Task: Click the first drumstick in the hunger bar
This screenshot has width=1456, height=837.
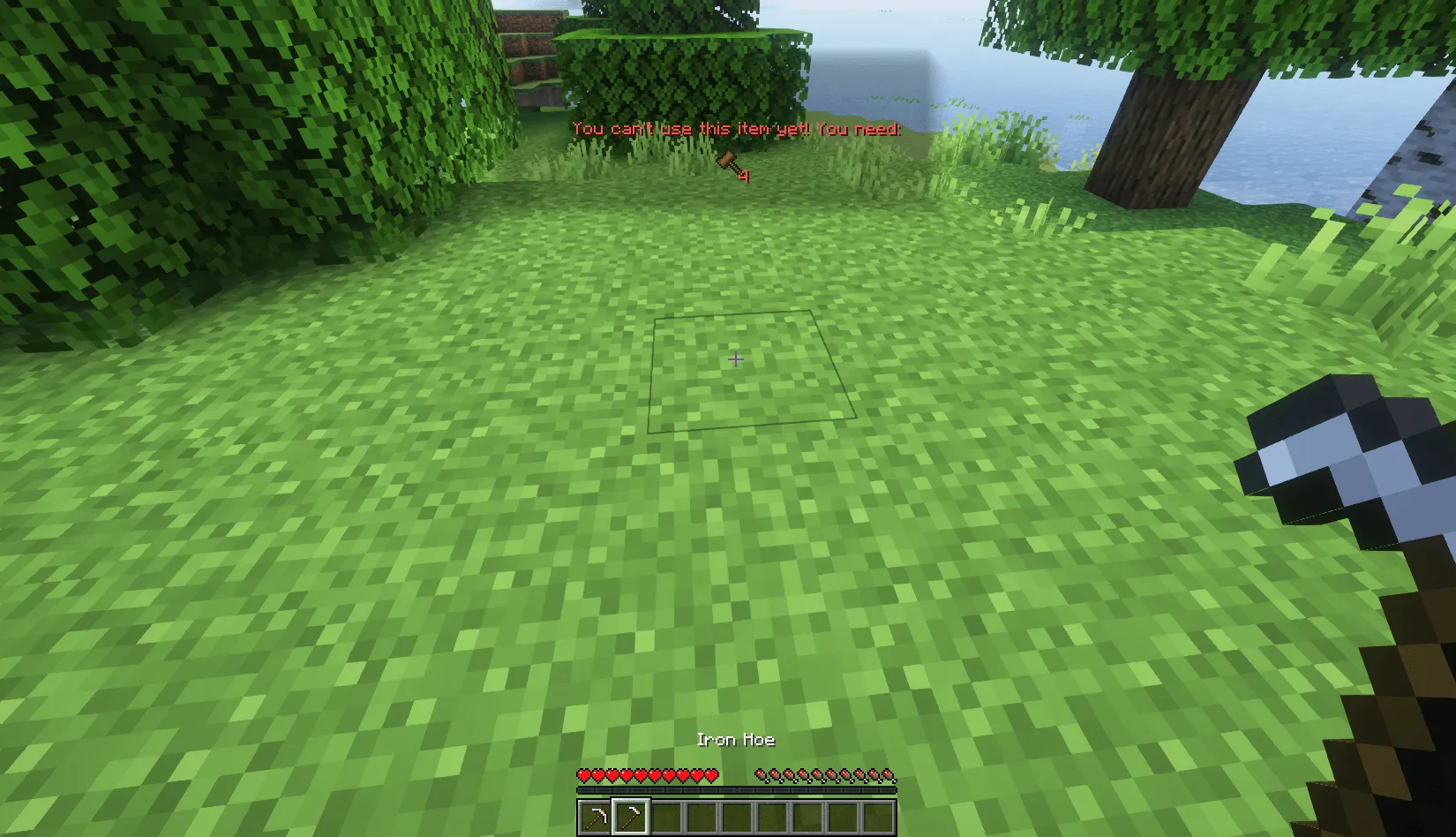Action: (x=759, y=774)
